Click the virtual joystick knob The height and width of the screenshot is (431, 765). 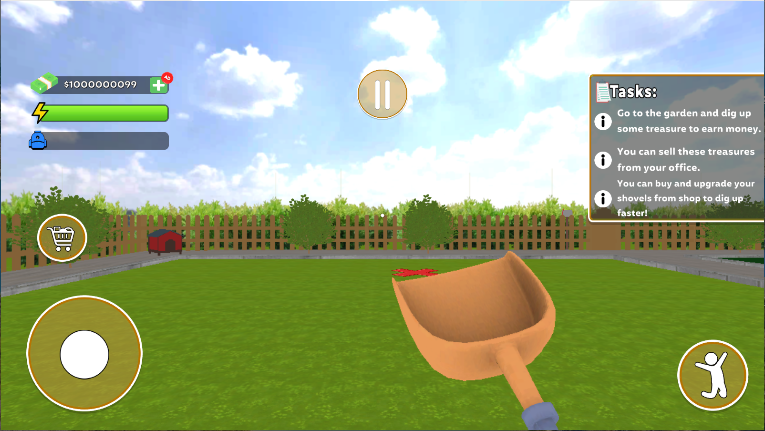coord(84,353)
